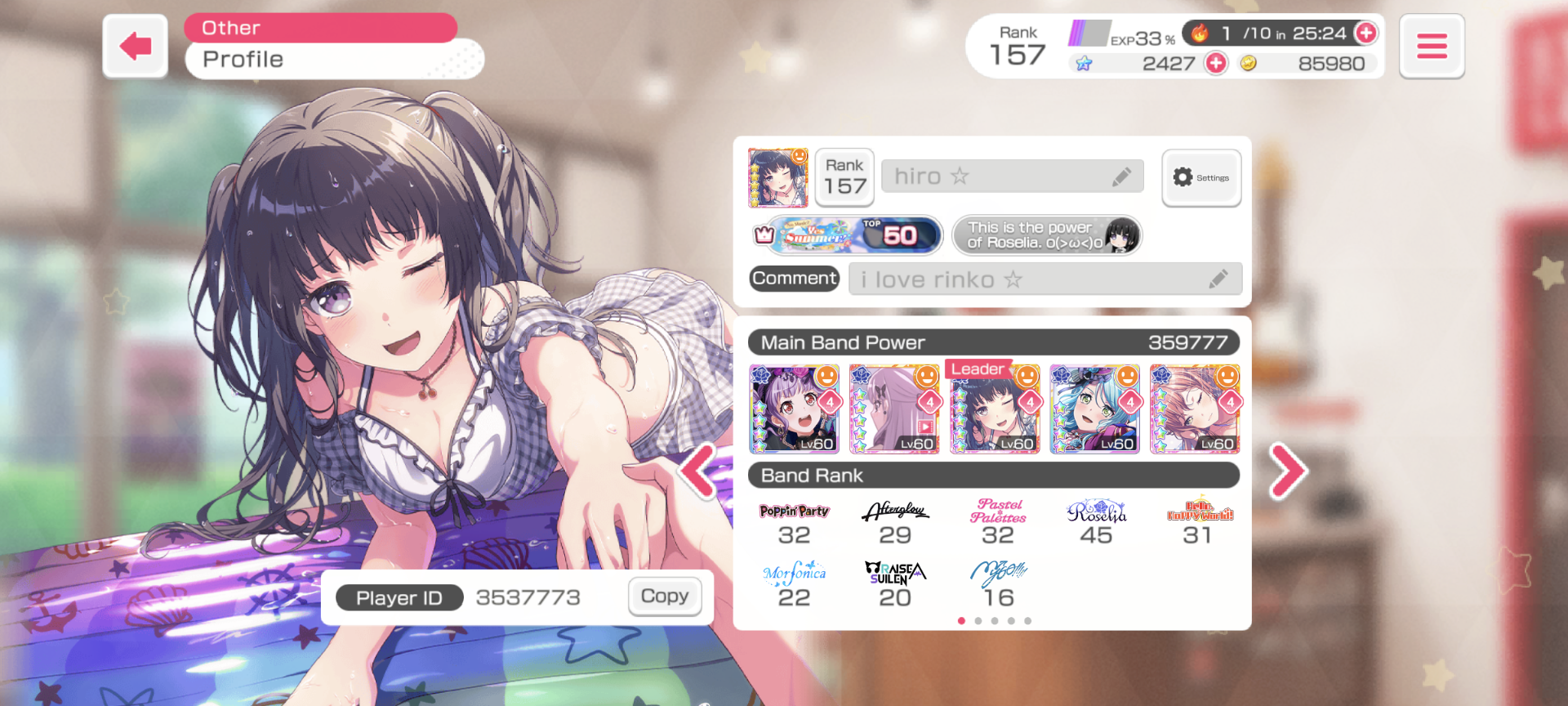
Task: Open the hamburger menu
Action: point(1431,47)
